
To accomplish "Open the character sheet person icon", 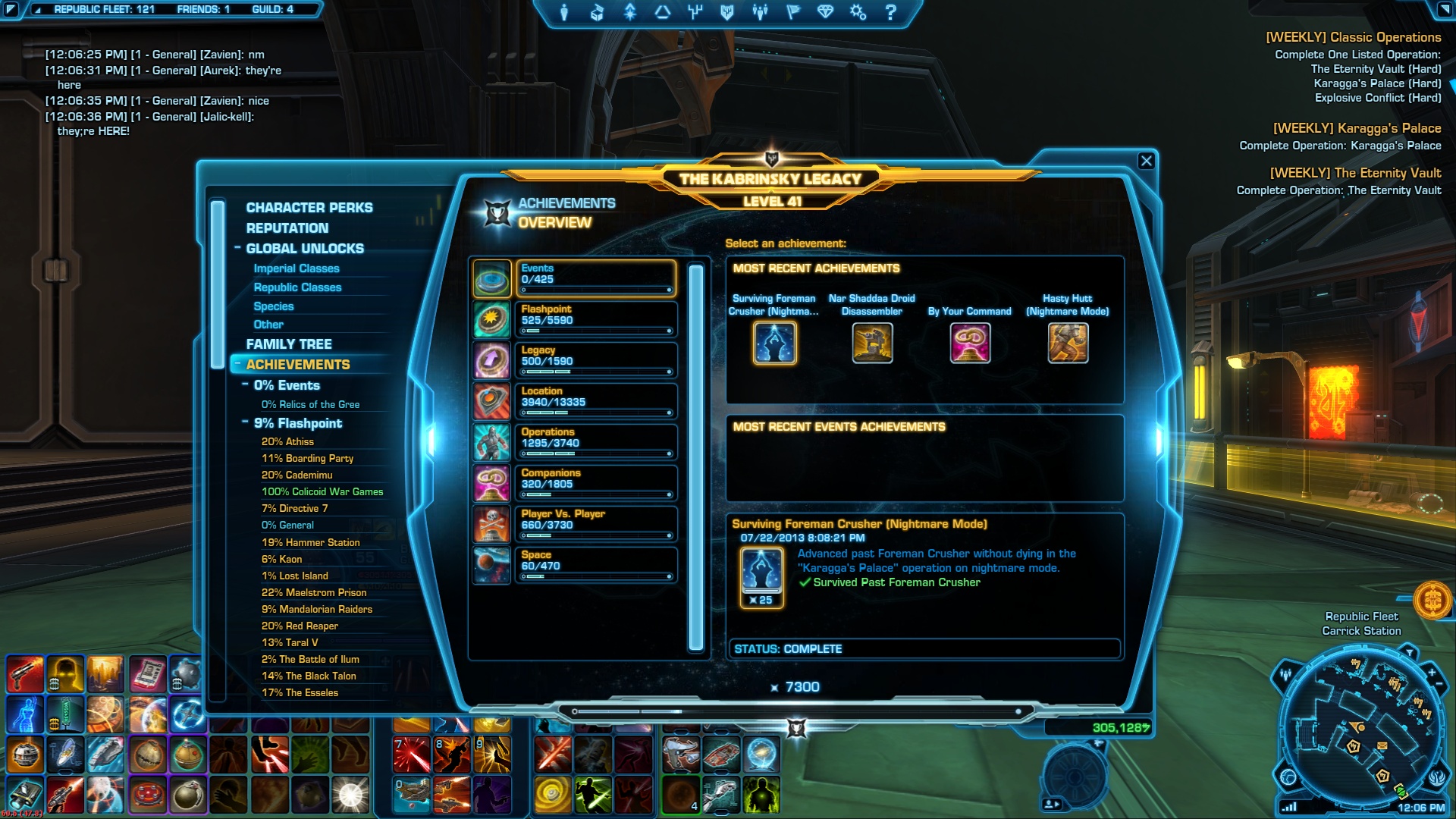I will pyautogui.click(x=564, y=13).
